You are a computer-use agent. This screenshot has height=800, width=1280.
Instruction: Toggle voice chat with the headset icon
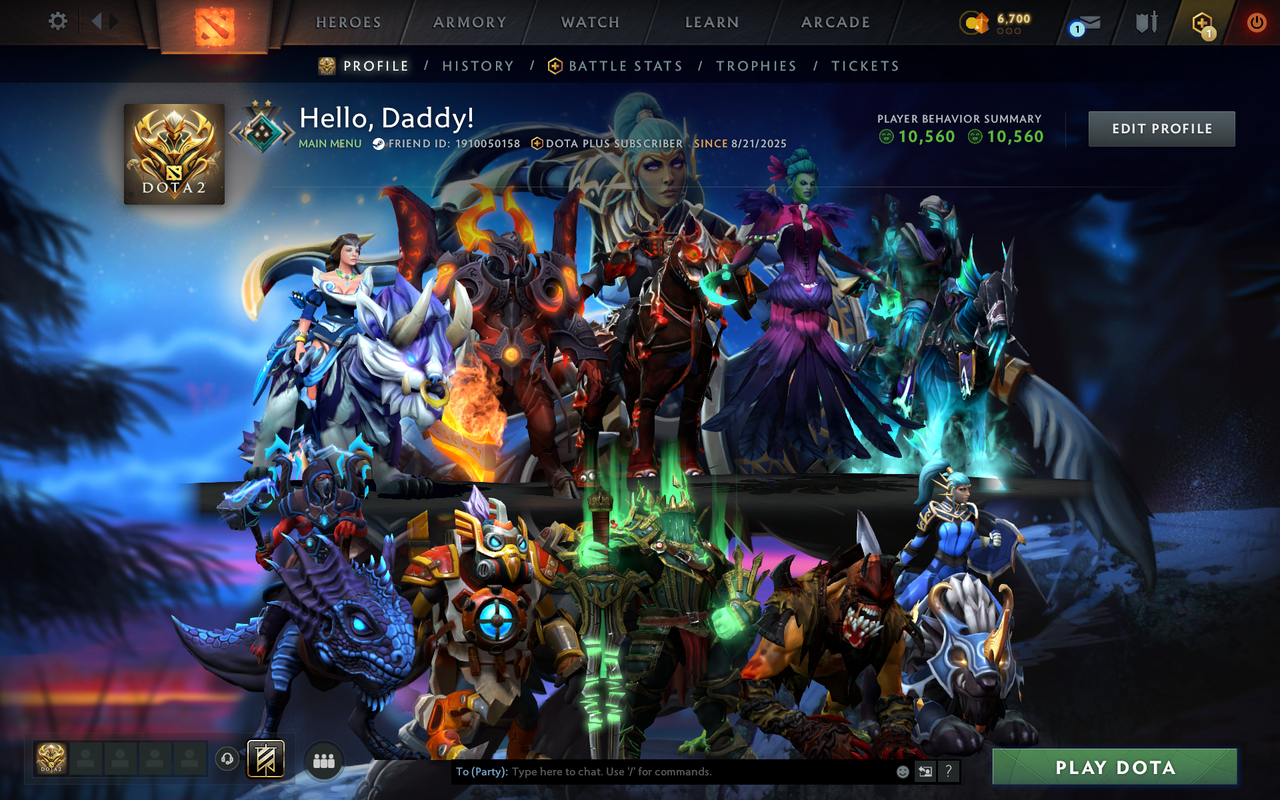click(x=226, y=760)
